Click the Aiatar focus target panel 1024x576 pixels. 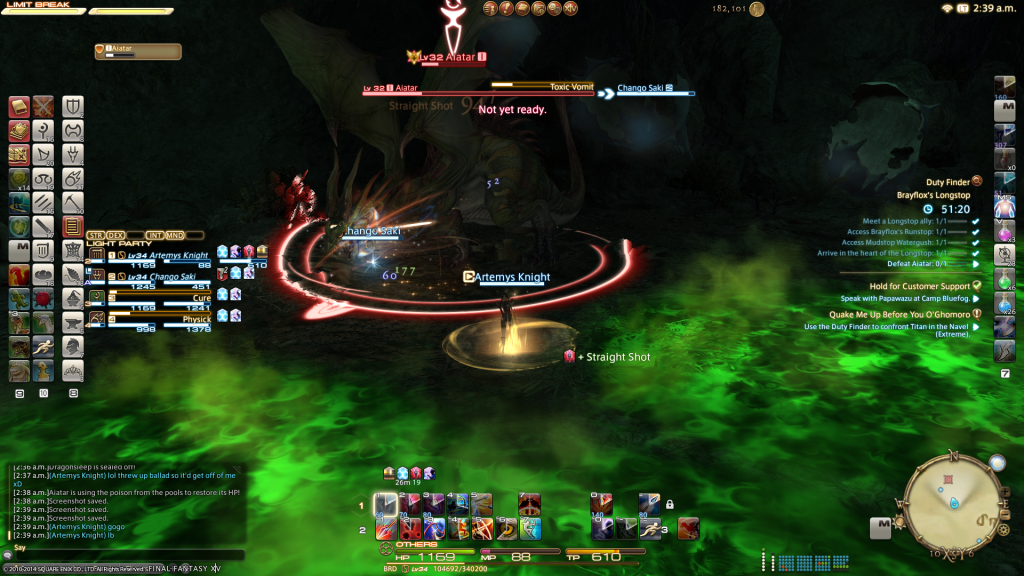coord(138,51)
